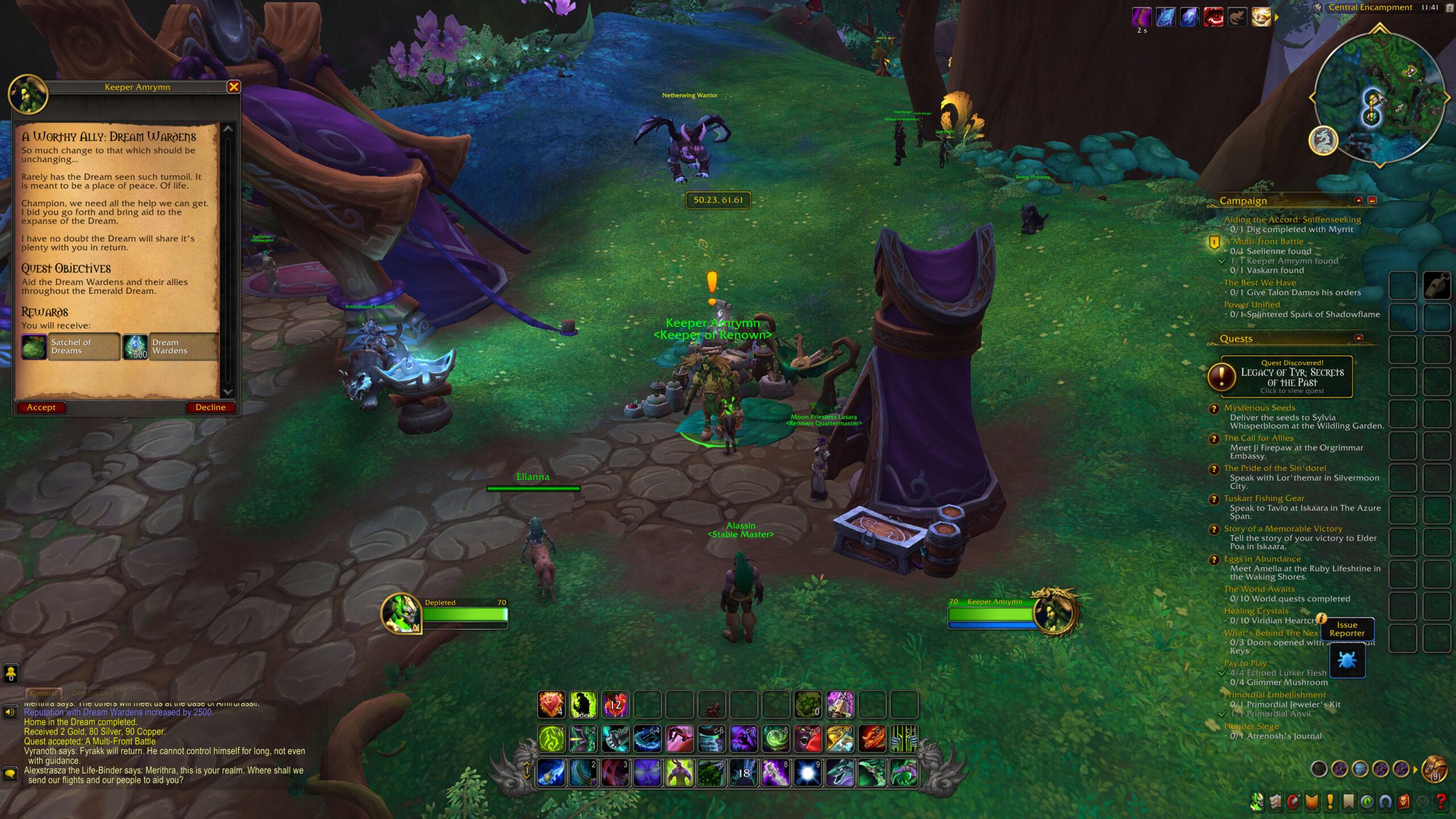The image size is (1456, 819).
Task: Collapse the Quests section arrow
Action: coord(1358,339)
